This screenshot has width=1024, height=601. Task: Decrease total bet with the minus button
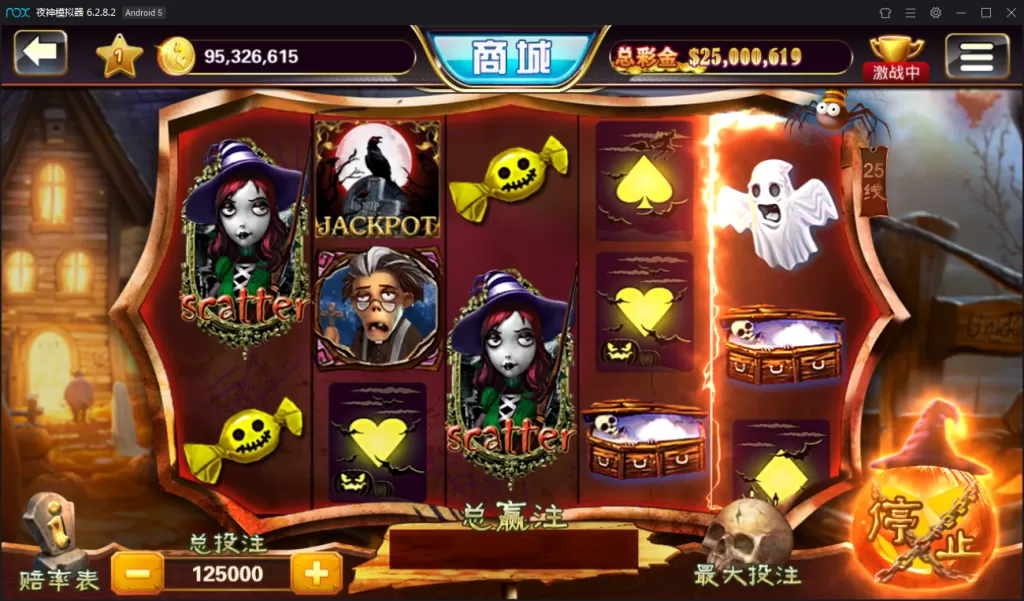click(x=137, y=574)
